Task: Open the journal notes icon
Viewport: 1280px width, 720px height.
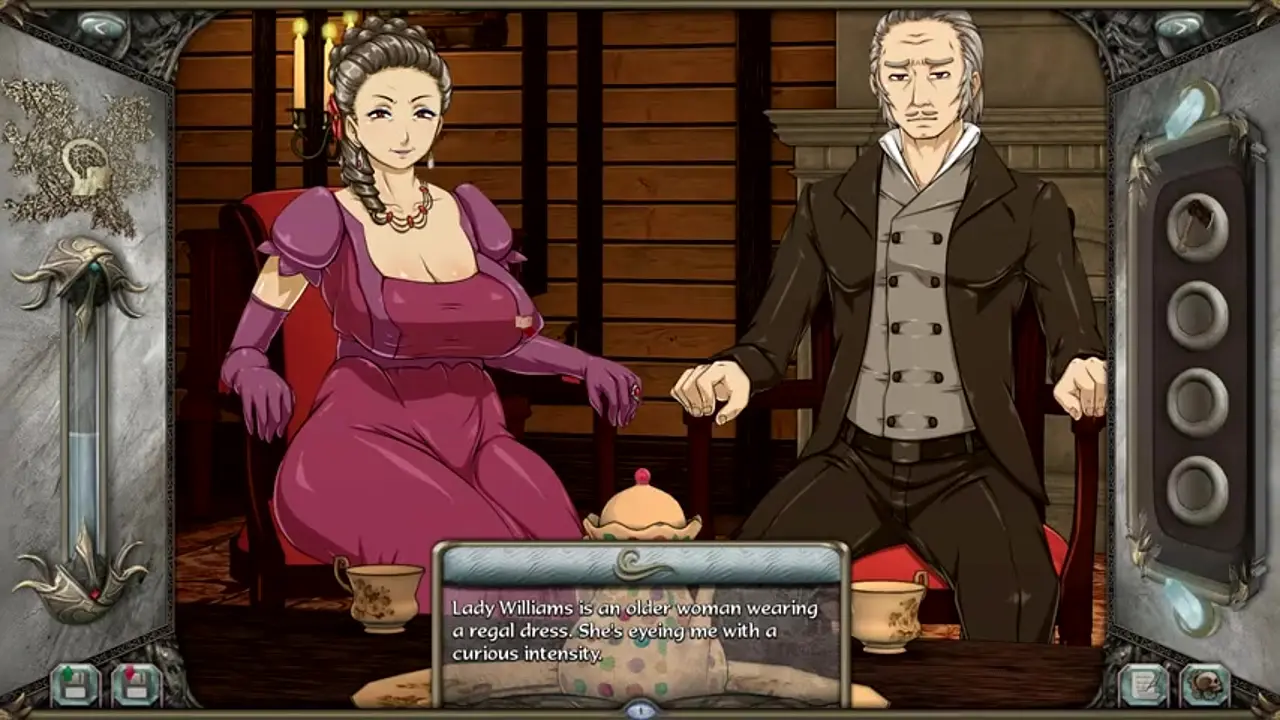Action: [1144, 684]
